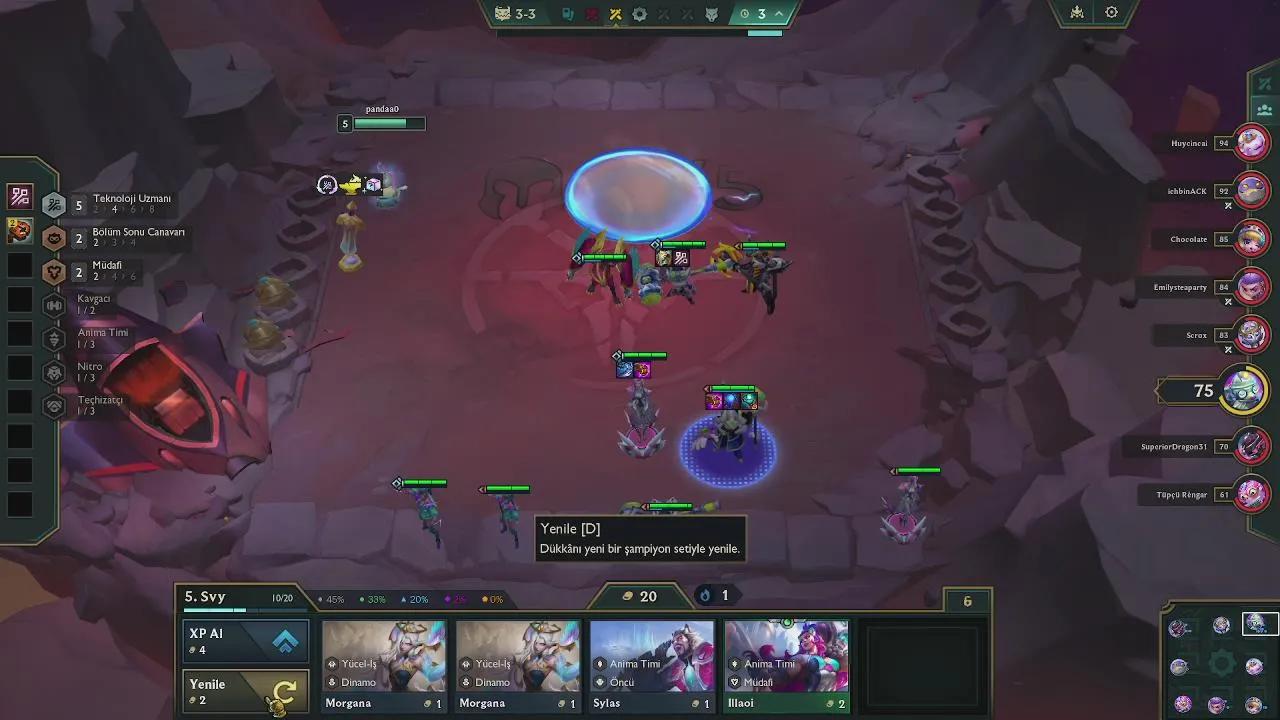Image resolution: width=1280 pixels, height=720 pixels.
Task: Click the blue card icon in the top stage bar
Action: pos(567,14)
